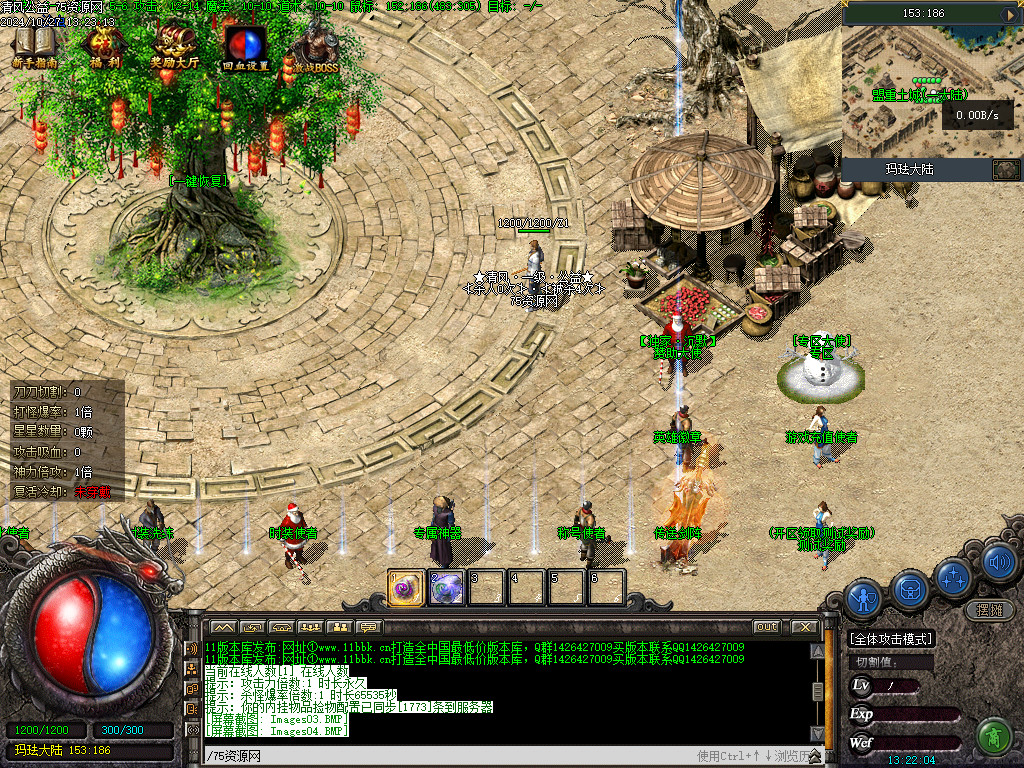
Task: Open the 激战BOSS panel
Action: [x=315, y=45]
